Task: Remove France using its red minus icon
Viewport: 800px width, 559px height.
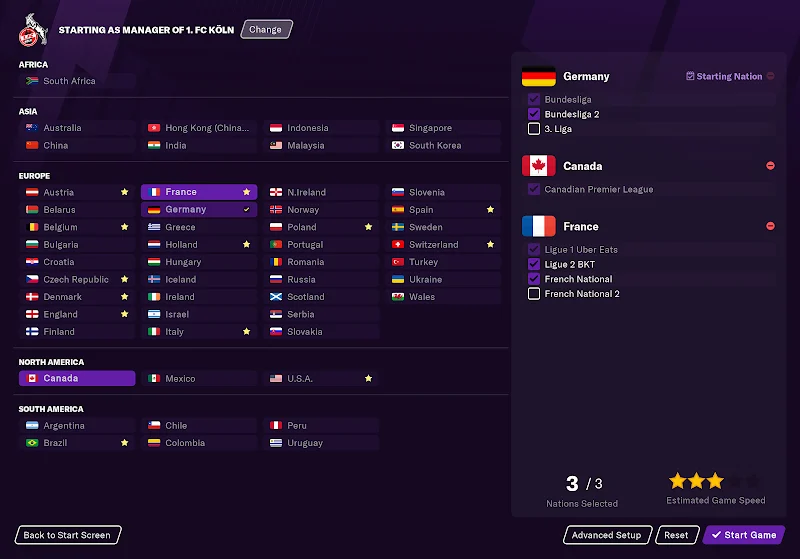Action: (770, 226)
